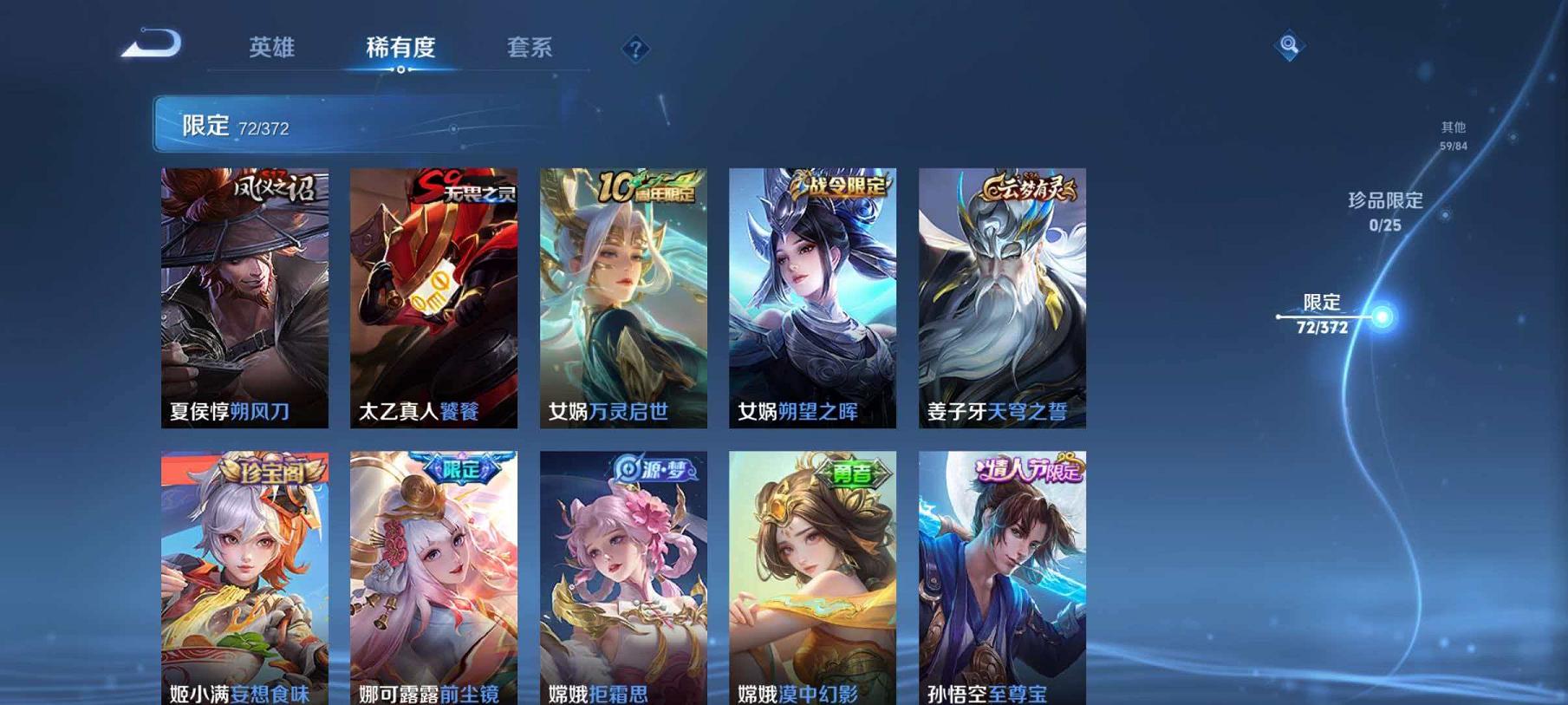
Task: Click the question mark help icon
Action: pos(637,49)
